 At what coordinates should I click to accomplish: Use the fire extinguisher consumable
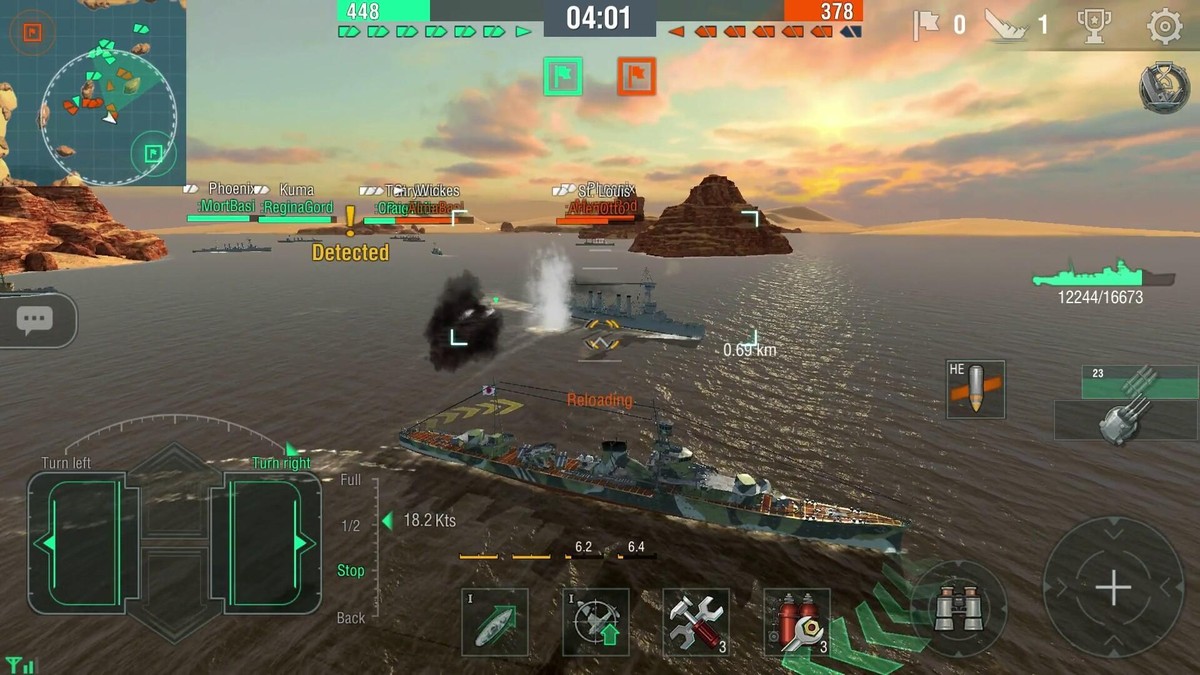click(797, 622)
